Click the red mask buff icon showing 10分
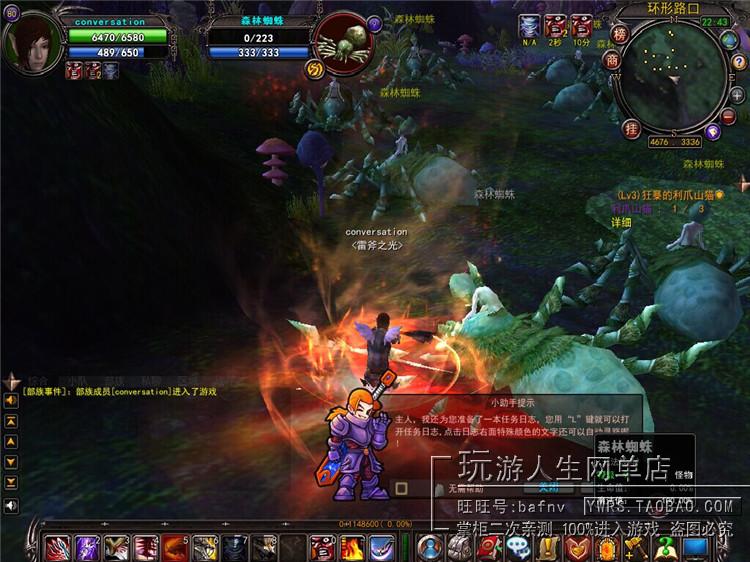 (x=581, y=26)
